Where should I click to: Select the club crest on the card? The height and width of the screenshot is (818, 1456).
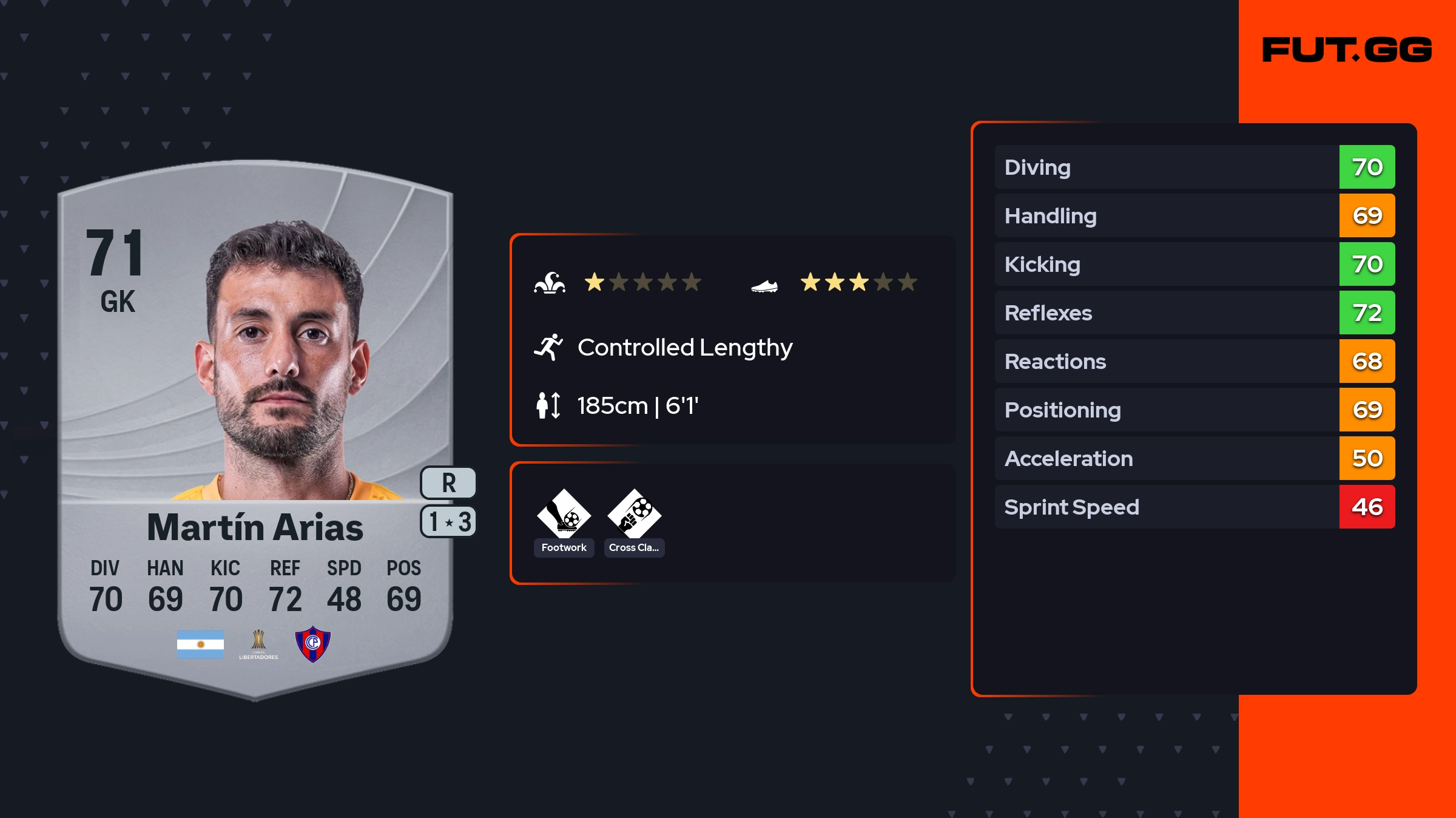coord(312,644)
